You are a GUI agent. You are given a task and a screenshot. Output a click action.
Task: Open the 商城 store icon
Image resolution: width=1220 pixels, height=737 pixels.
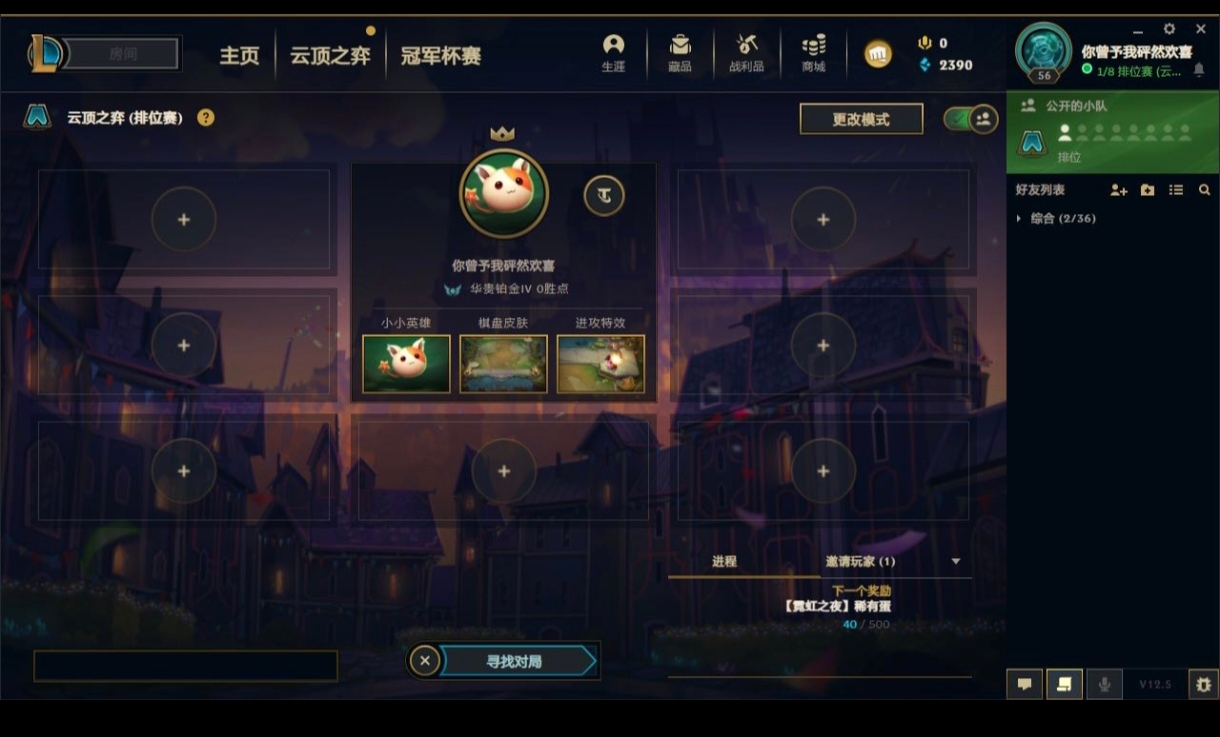[814, 53]
